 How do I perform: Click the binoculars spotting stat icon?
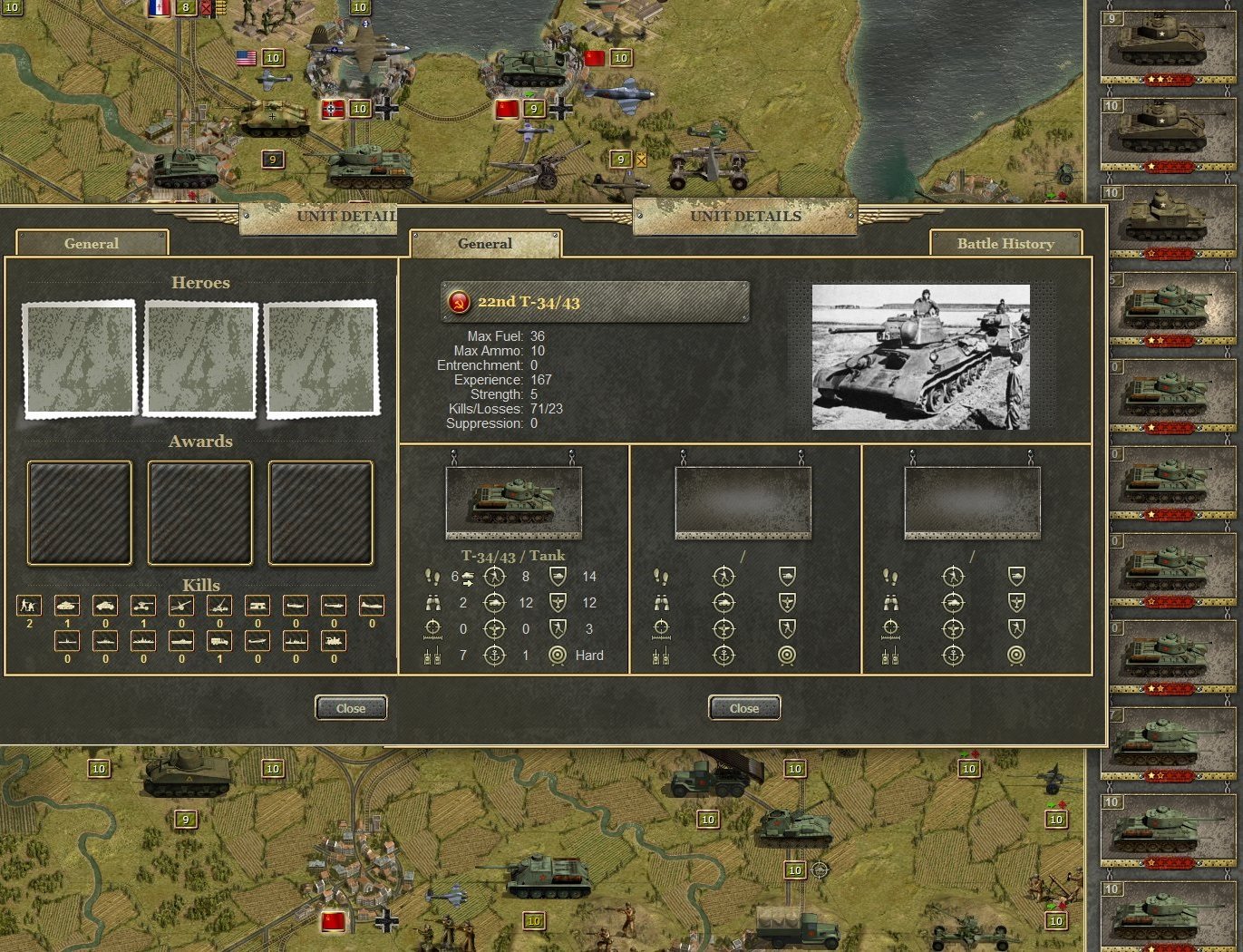[x=434, y=602]
